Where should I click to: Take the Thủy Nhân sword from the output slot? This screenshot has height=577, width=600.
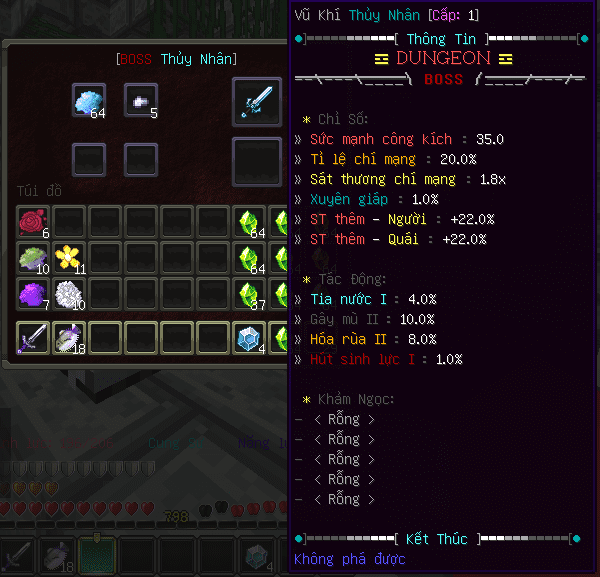pyautogui.click(x=257, y=102)
